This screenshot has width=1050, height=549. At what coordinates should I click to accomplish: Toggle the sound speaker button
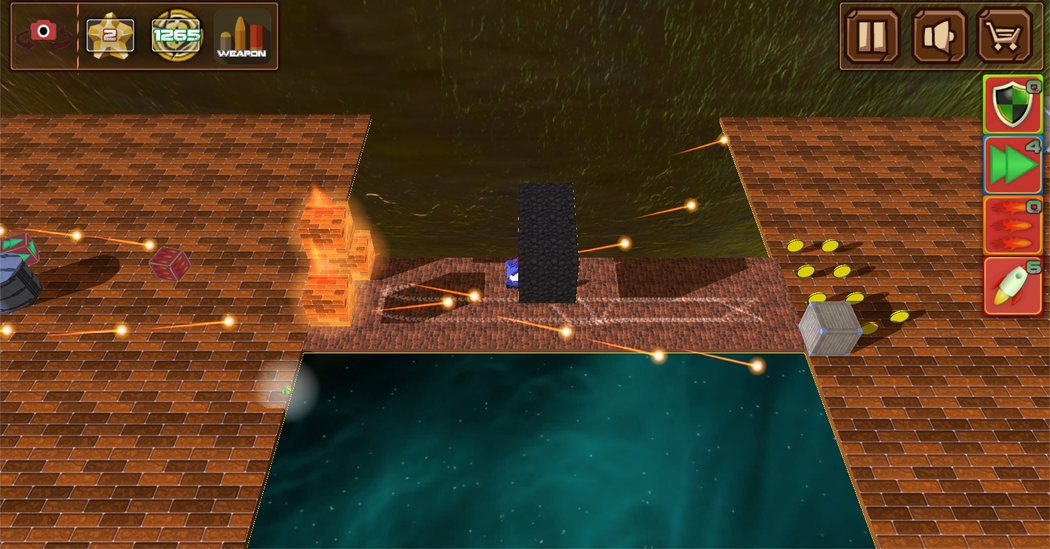click(x=938, y=36)
